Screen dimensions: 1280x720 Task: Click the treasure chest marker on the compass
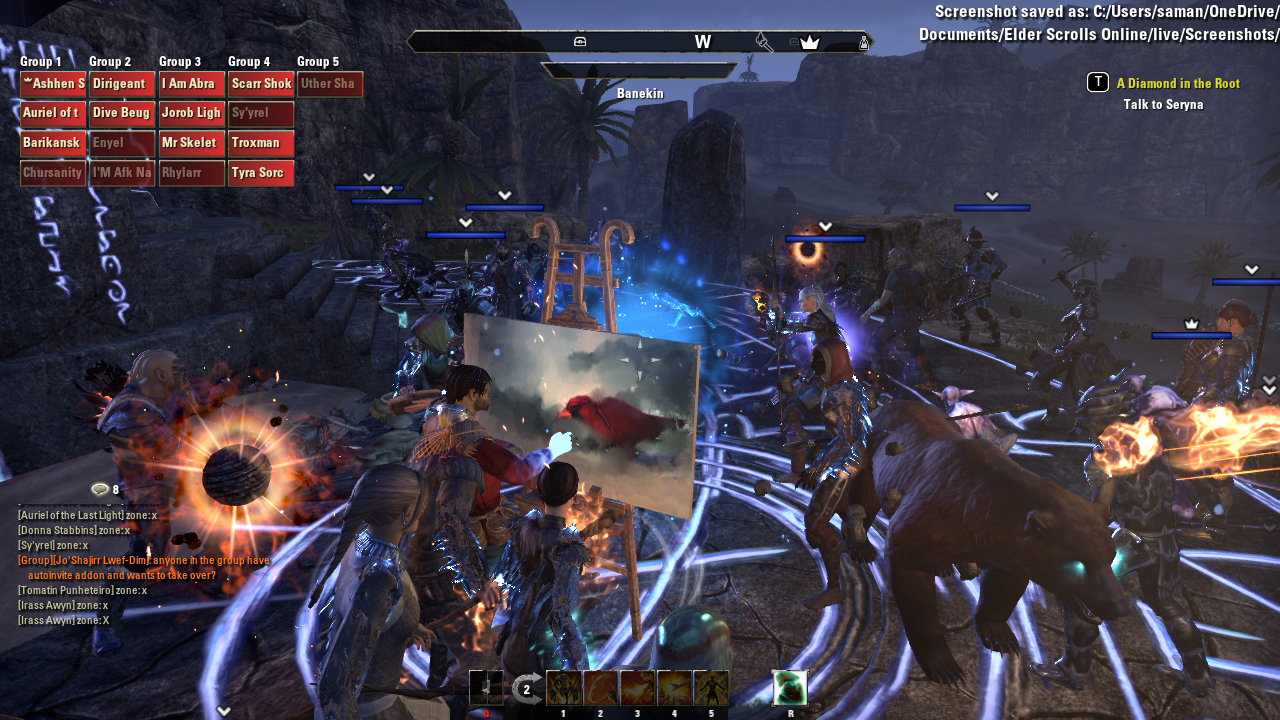[x=578, y=42]
